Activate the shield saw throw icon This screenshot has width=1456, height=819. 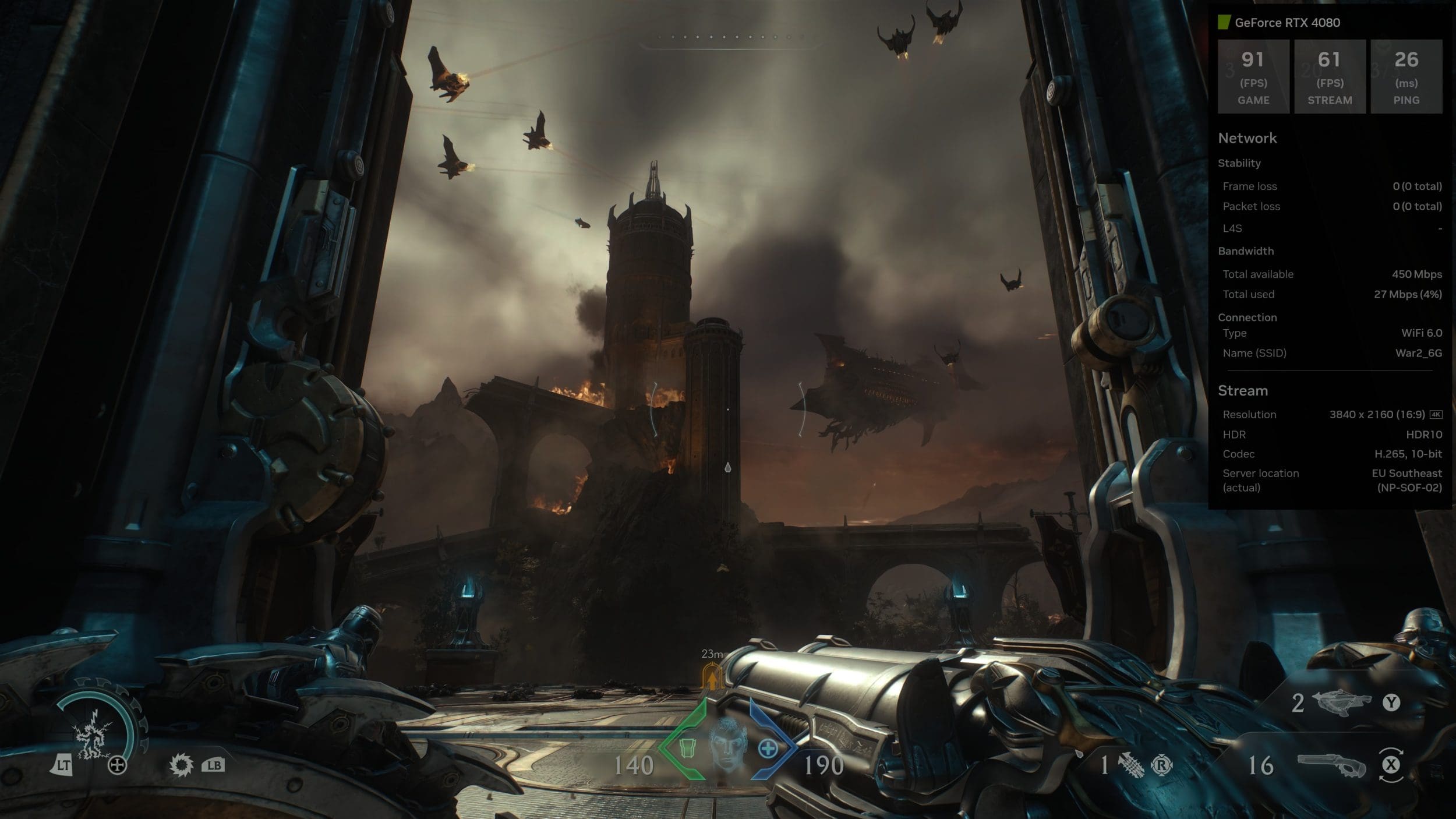coord(181,764)
